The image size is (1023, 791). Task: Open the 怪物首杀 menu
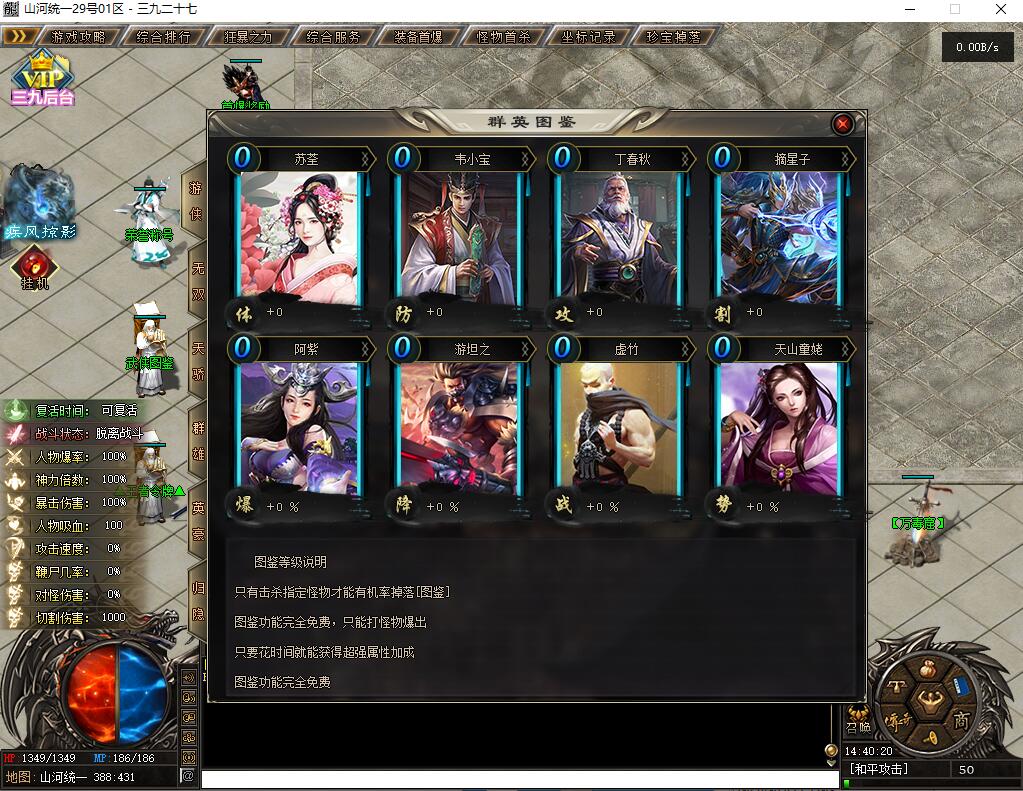(503, 36)
